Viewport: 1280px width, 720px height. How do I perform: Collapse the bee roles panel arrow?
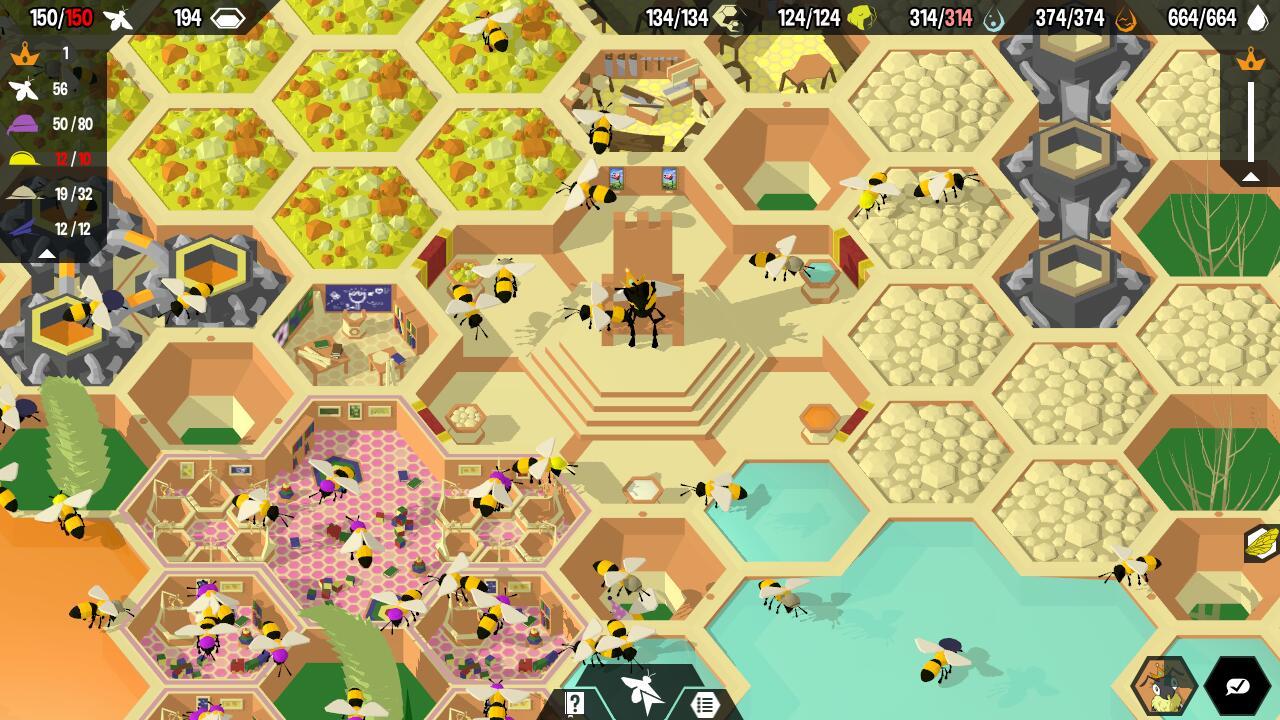point(46,254)
